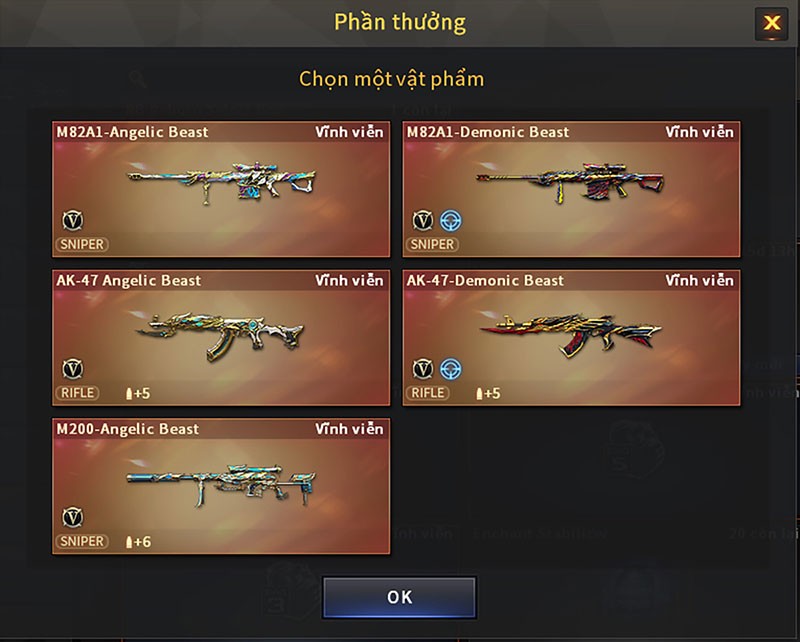800x642 pixels.
Task: Choose the M200-Angelic Beast sniper card
Action: [x=221, y=486]
